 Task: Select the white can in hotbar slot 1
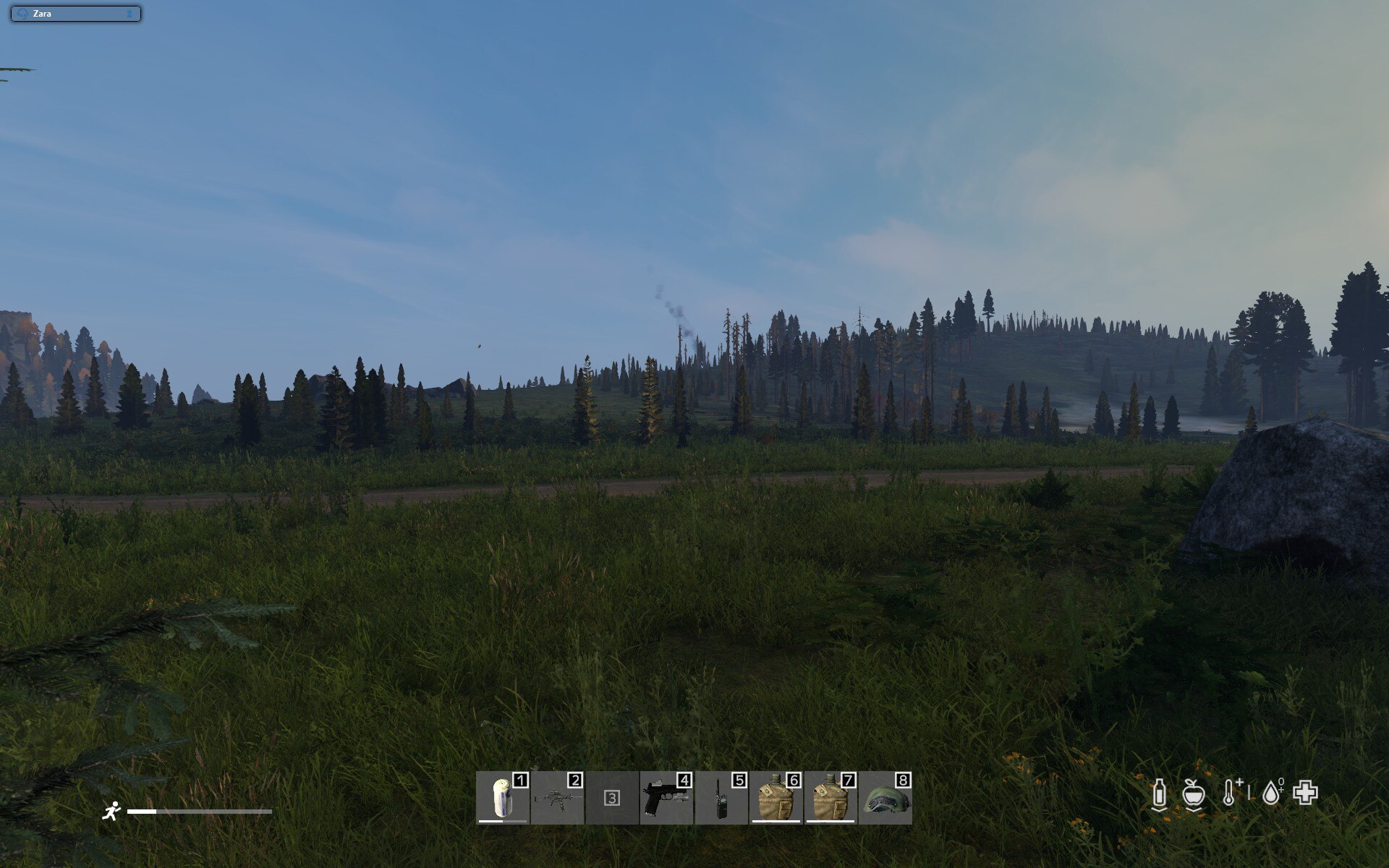(502, 798)
